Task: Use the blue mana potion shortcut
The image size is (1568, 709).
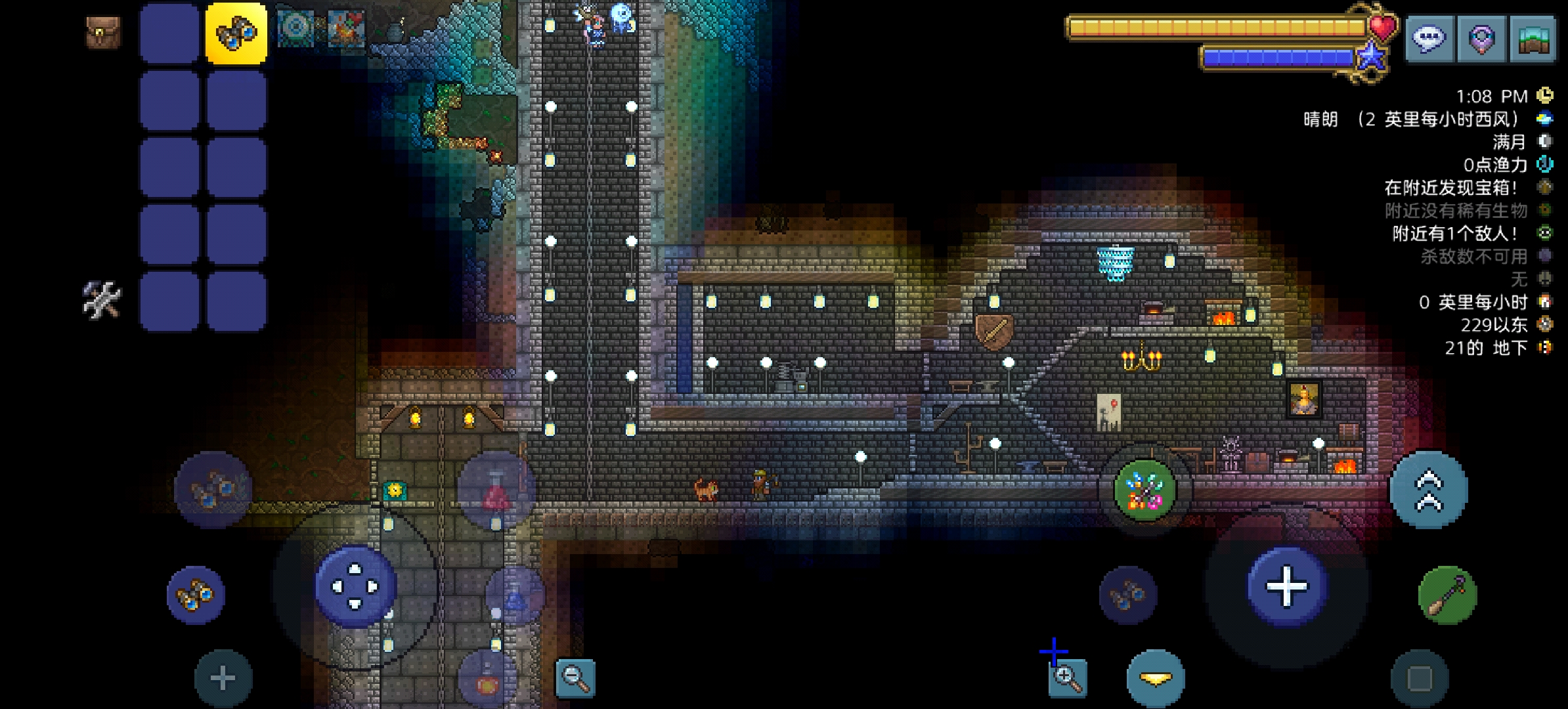Action: coord(515,595)
